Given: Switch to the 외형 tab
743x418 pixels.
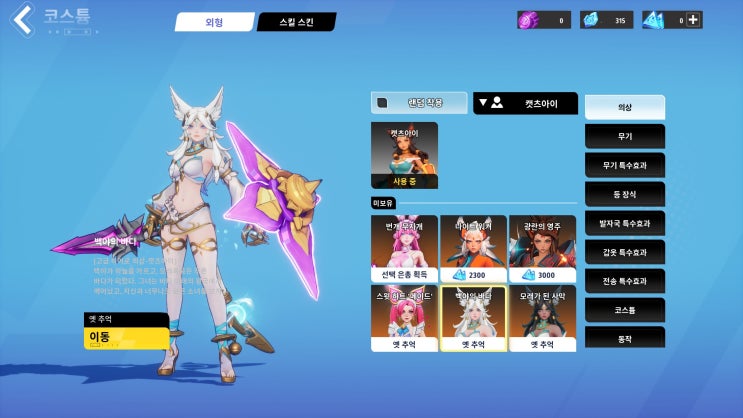Looking at the screenshot, I should [x=214, y=22].
